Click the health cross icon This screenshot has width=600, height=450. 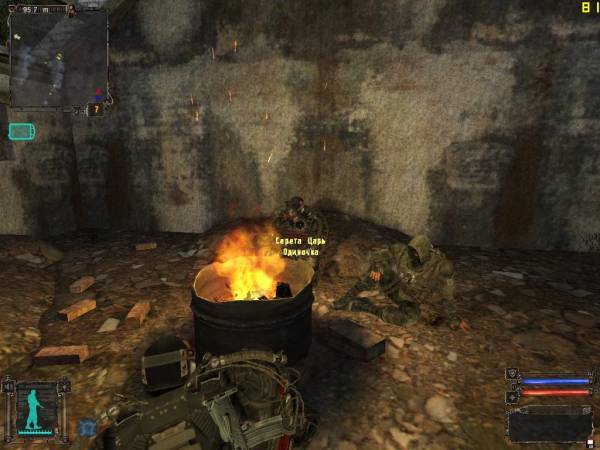tap(514, 396)
